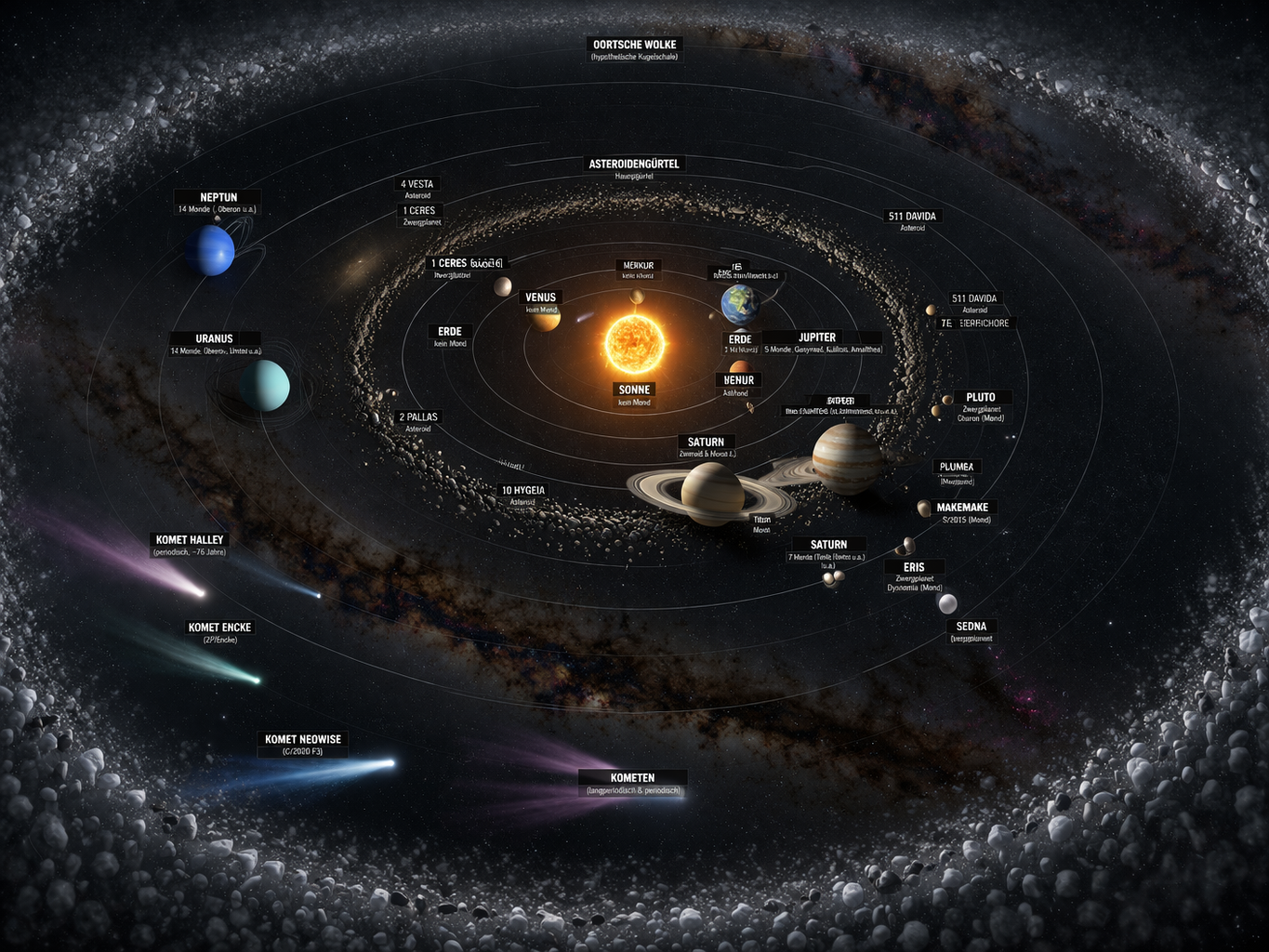1269x952 pixels.
Task: Select the Komet Neowise label
Action: pos(303,740)
